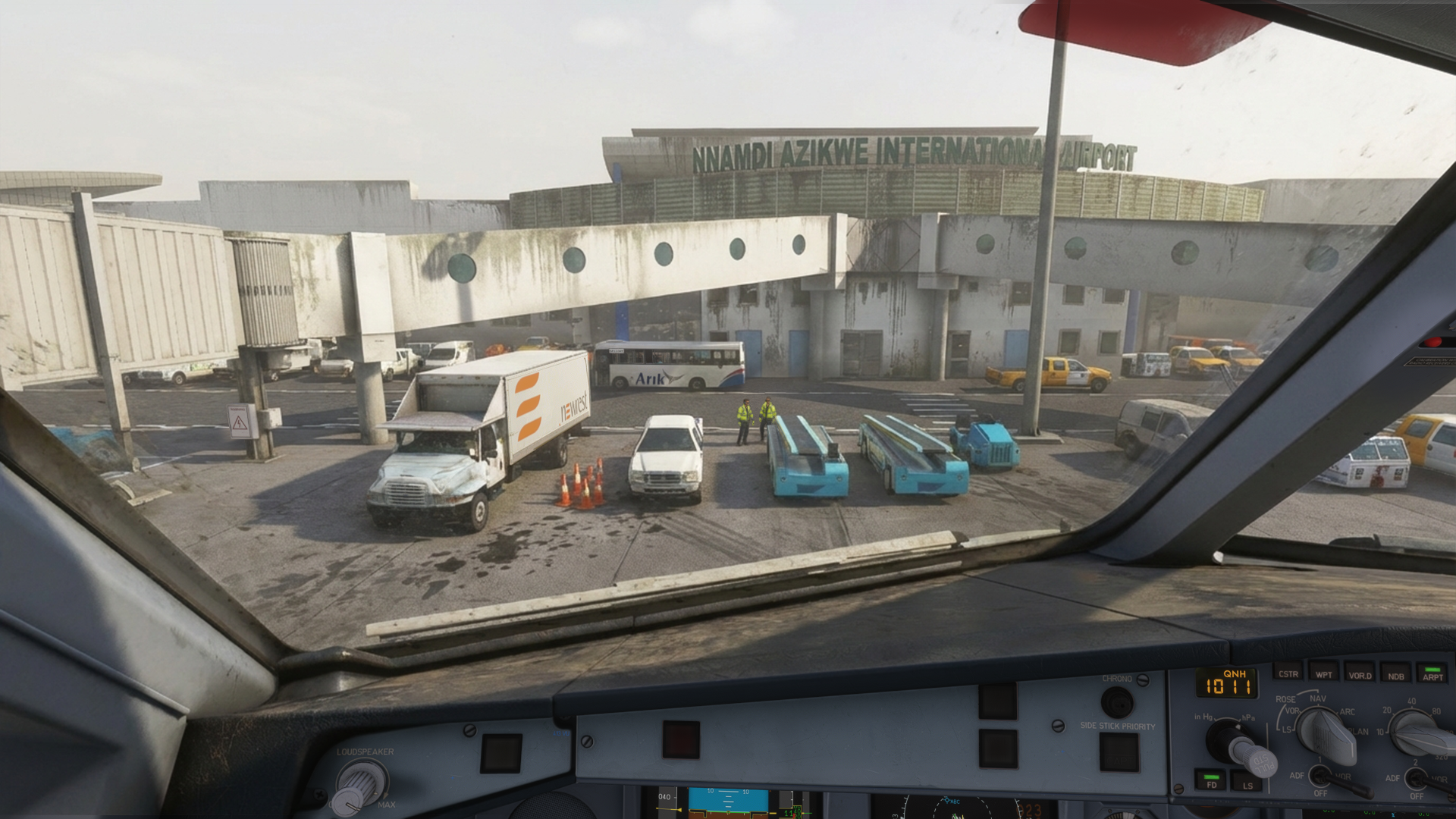Enable the NDB display button

tap(1395, 675)
